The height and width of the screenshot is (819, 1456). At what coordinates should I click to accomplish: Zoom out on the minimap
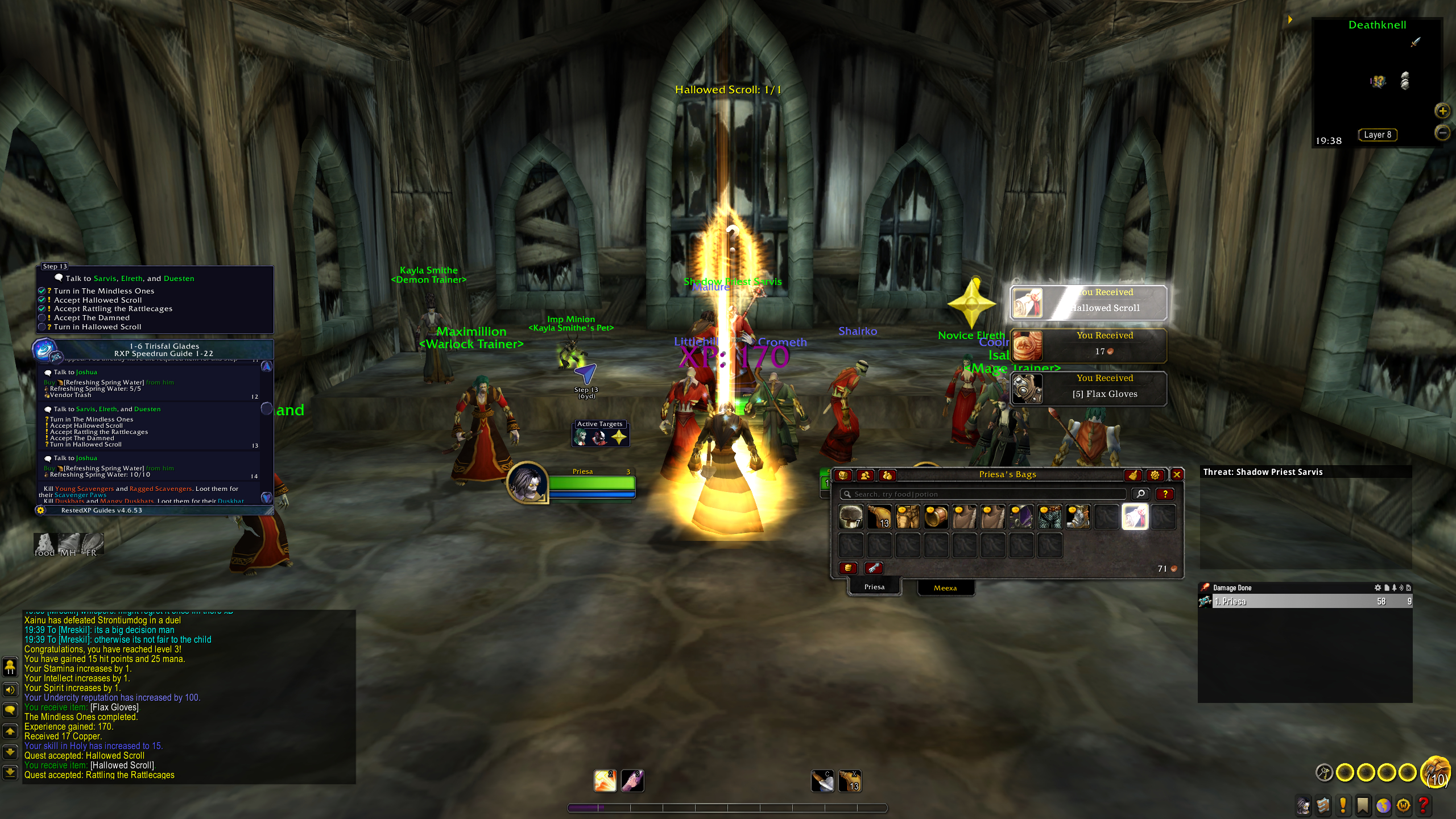coord(1442,133)
